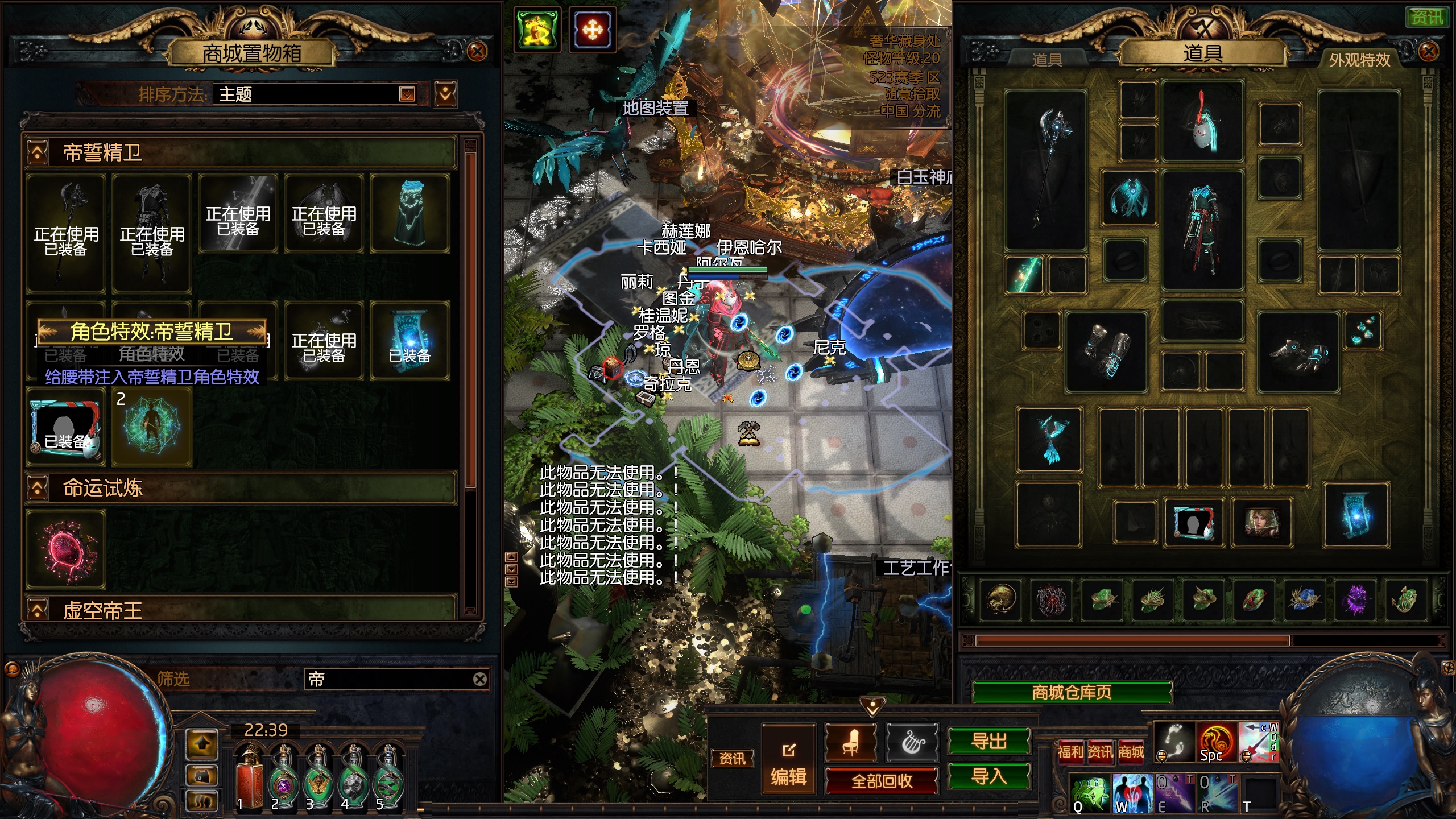Click the 导入 import button

988,776
